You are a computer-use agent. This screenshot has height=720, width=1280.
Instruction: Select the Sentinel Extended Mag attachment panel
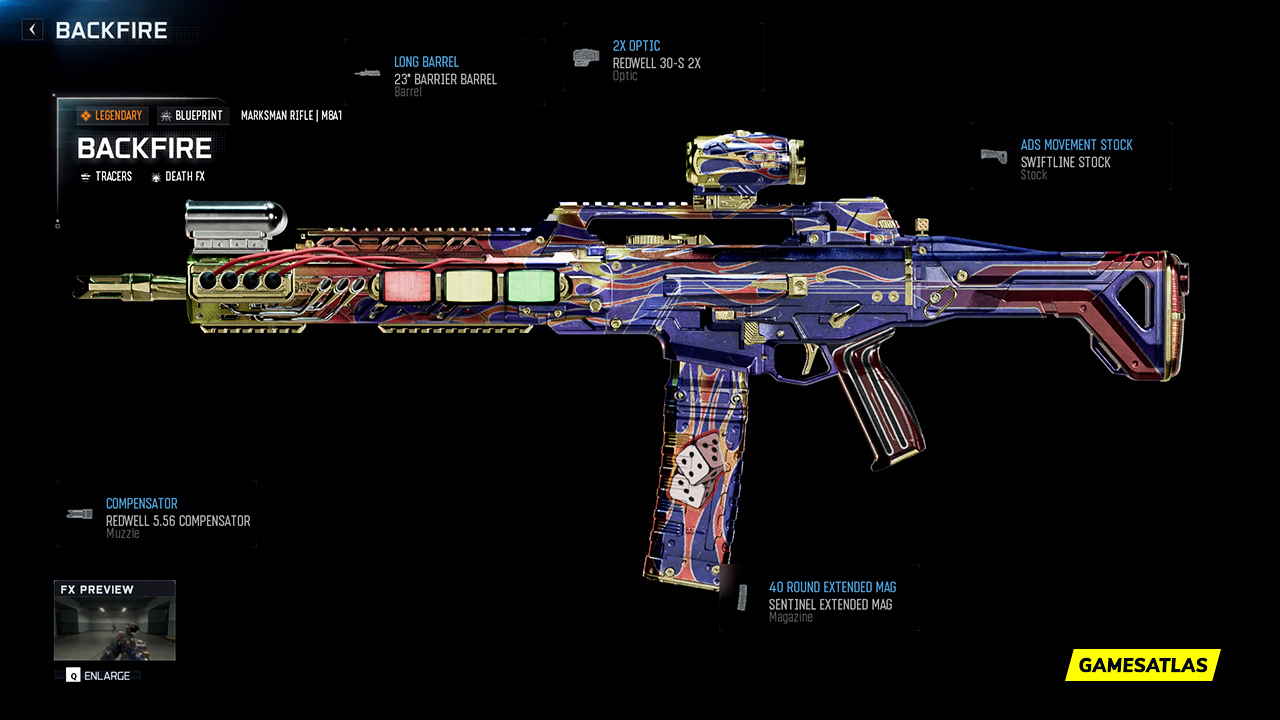click(x=818, y=598)
